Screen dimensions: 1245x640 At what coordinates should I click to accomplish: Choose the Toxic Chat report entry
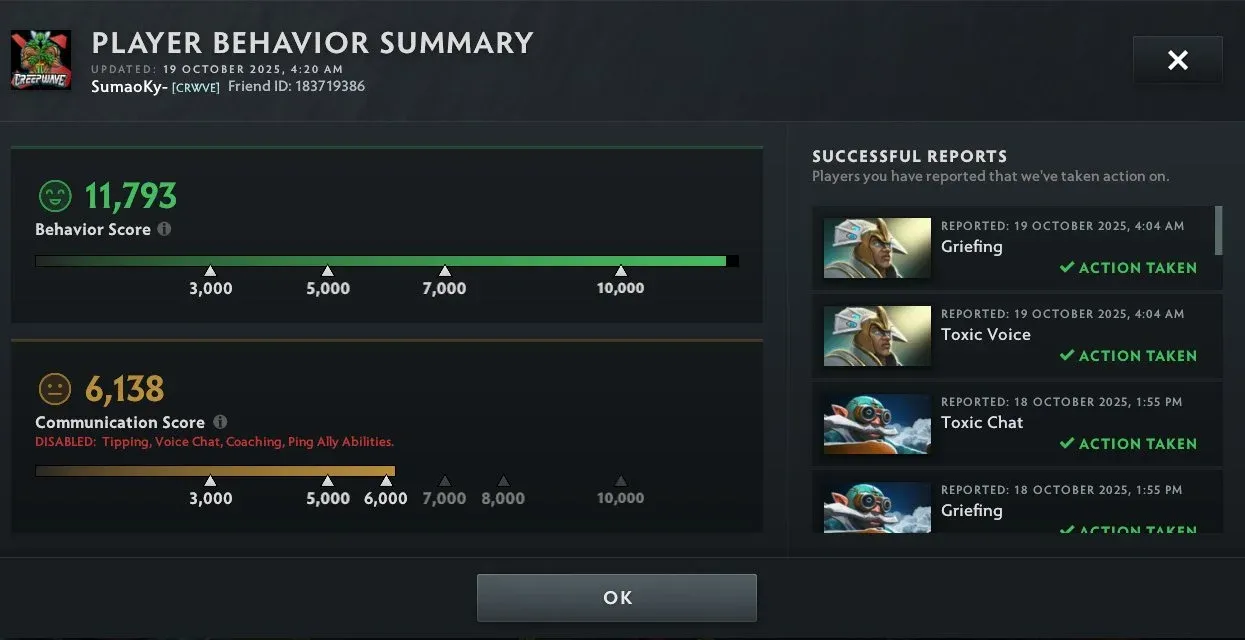point(1016,424)
